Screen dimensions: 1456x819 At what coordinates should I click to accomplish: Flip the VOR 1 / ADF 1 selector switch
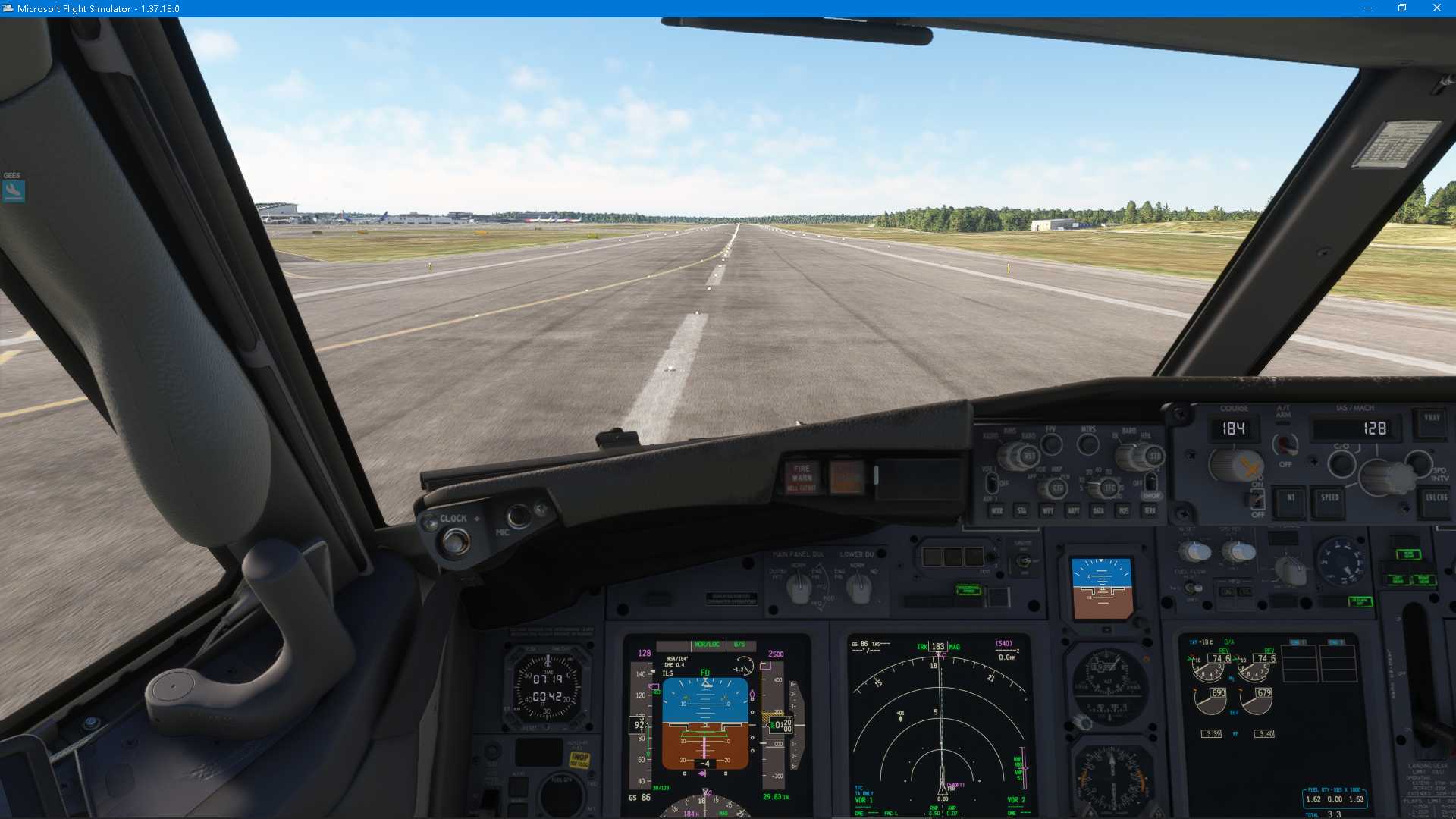tap(992, 484)
